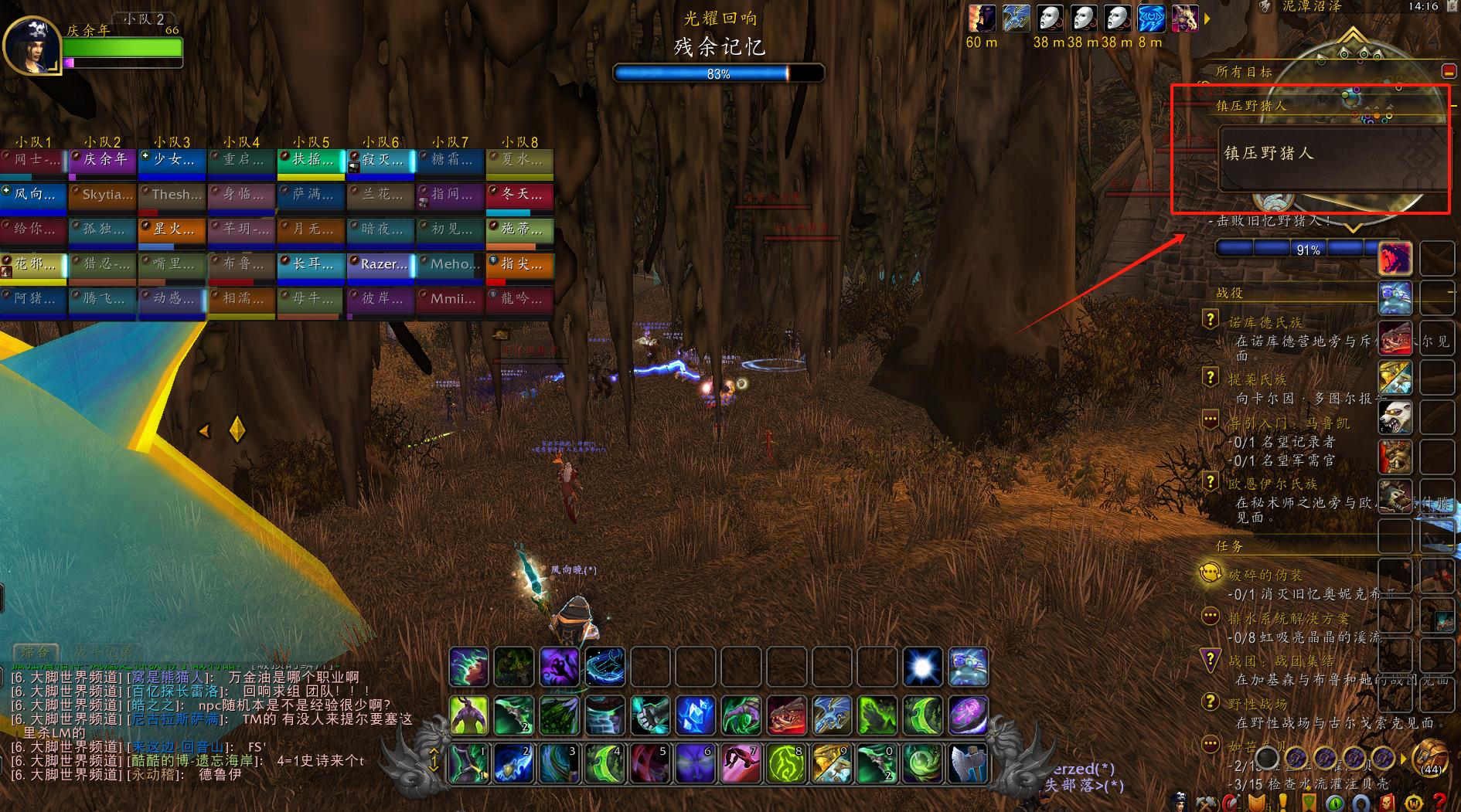Select raid member 少女 in group 3
Viewport: 1461px width, 812px height.
click(x=172, y=161)
